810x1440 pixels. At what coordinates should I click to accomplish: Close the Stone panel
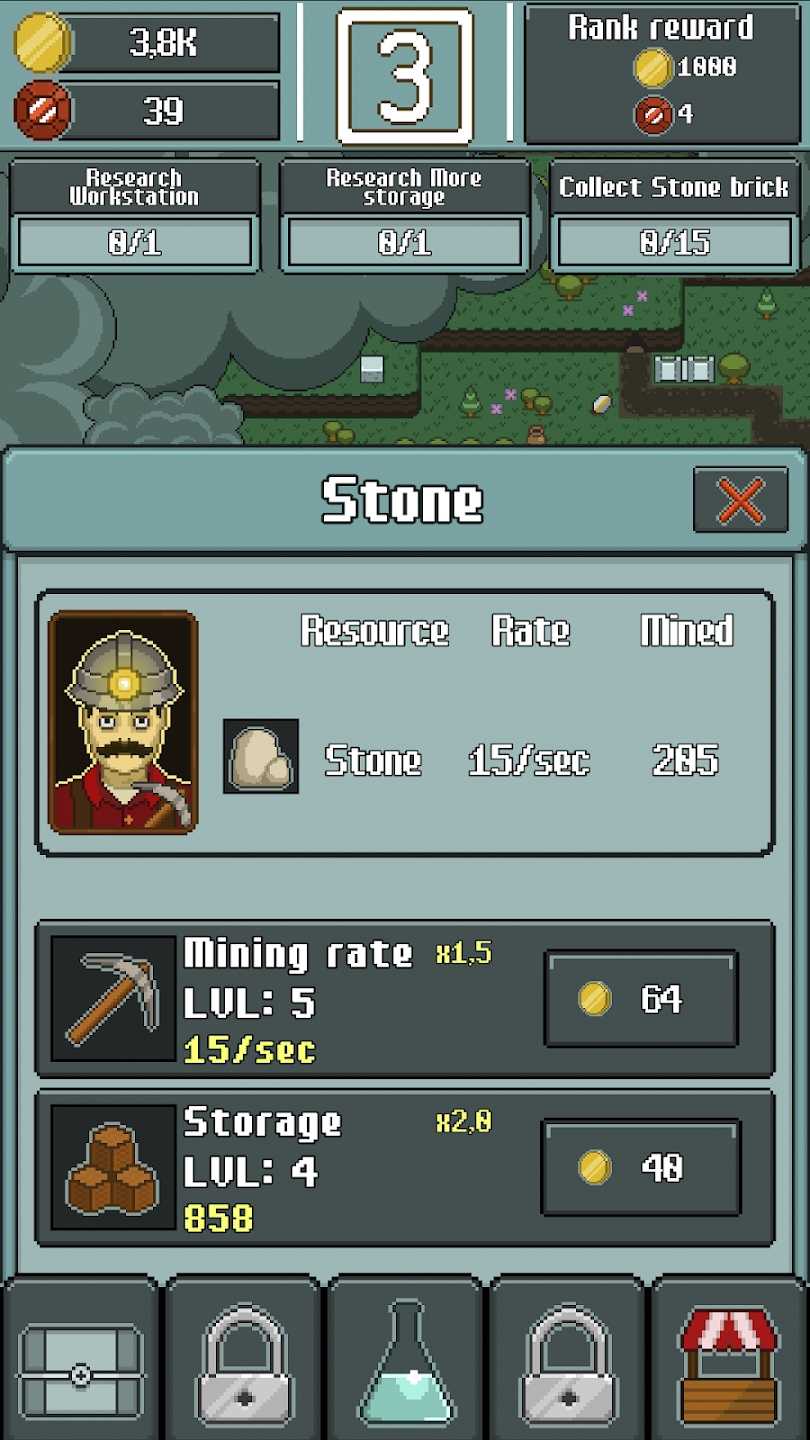coord(740,500)
